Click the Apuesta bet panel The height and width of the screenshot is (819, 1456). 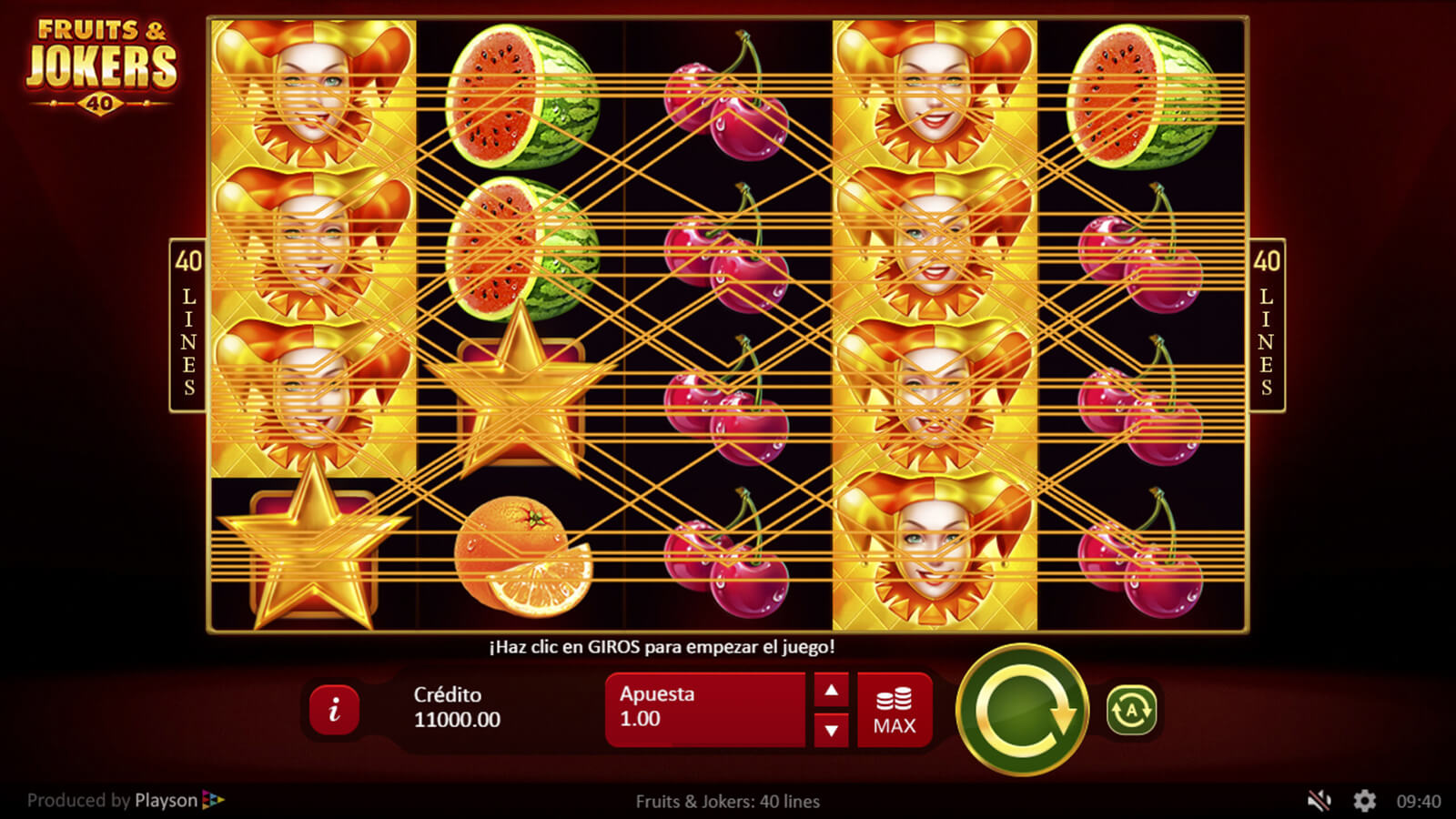point(704,709)
